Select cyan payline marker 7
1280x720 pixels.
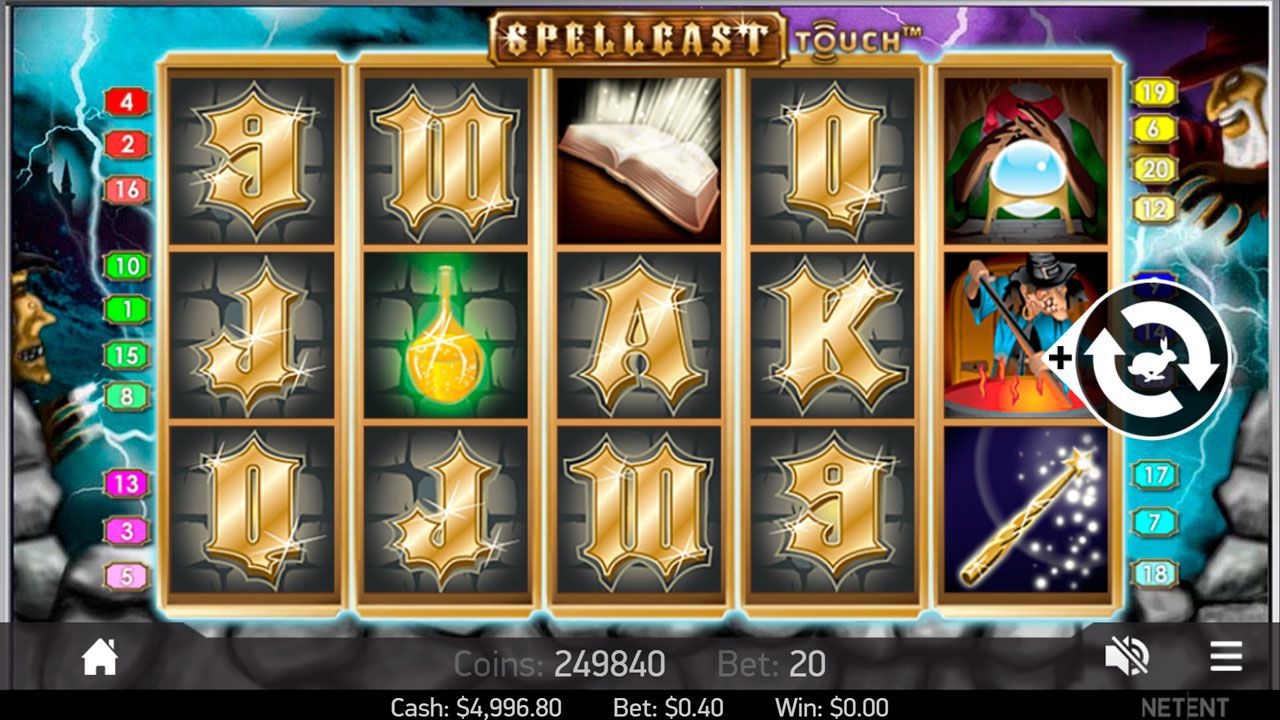pos(1154,522)
